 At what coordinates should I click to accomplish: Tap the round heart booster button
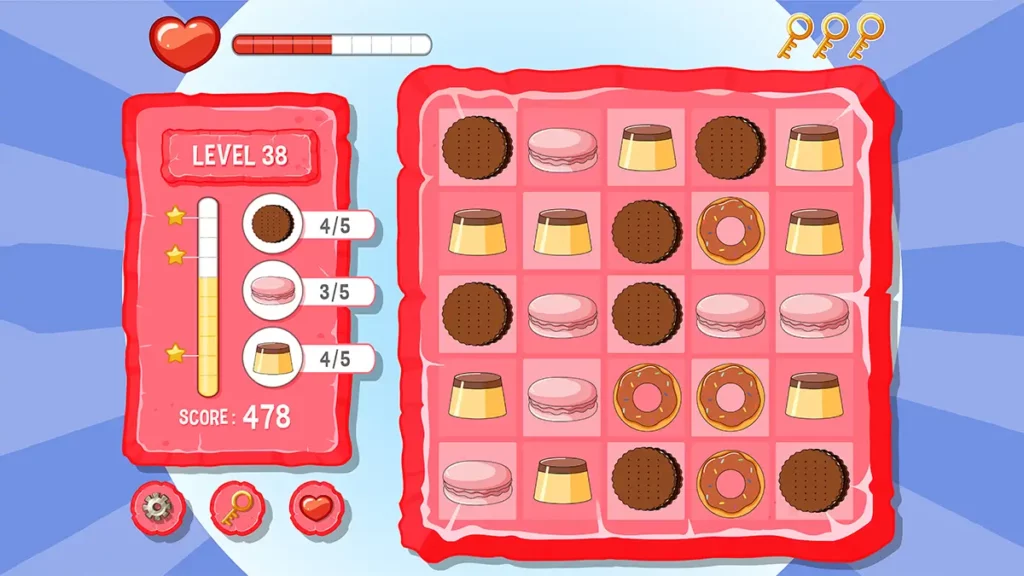click(316, 508)
